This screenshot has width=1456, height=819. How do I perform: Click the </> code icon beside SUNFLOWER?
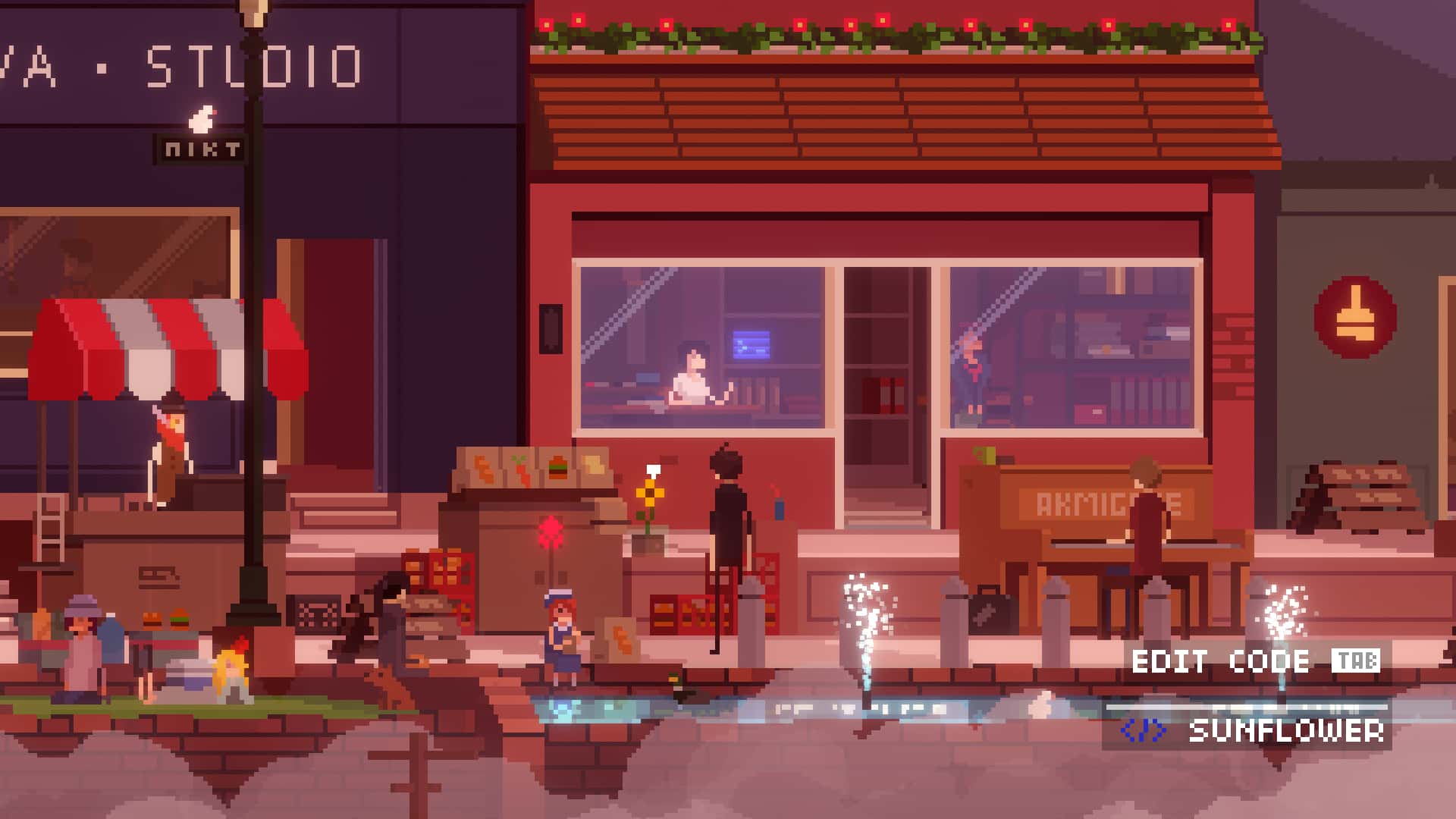1141,732
